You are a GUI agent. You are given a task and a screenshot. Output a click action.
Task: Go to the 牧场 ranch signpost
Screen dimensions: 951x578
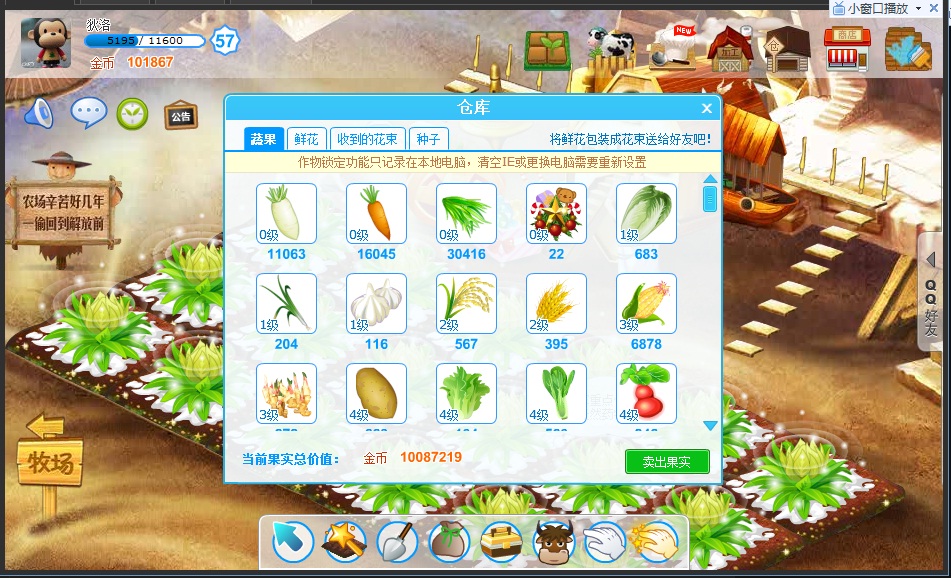48,462
